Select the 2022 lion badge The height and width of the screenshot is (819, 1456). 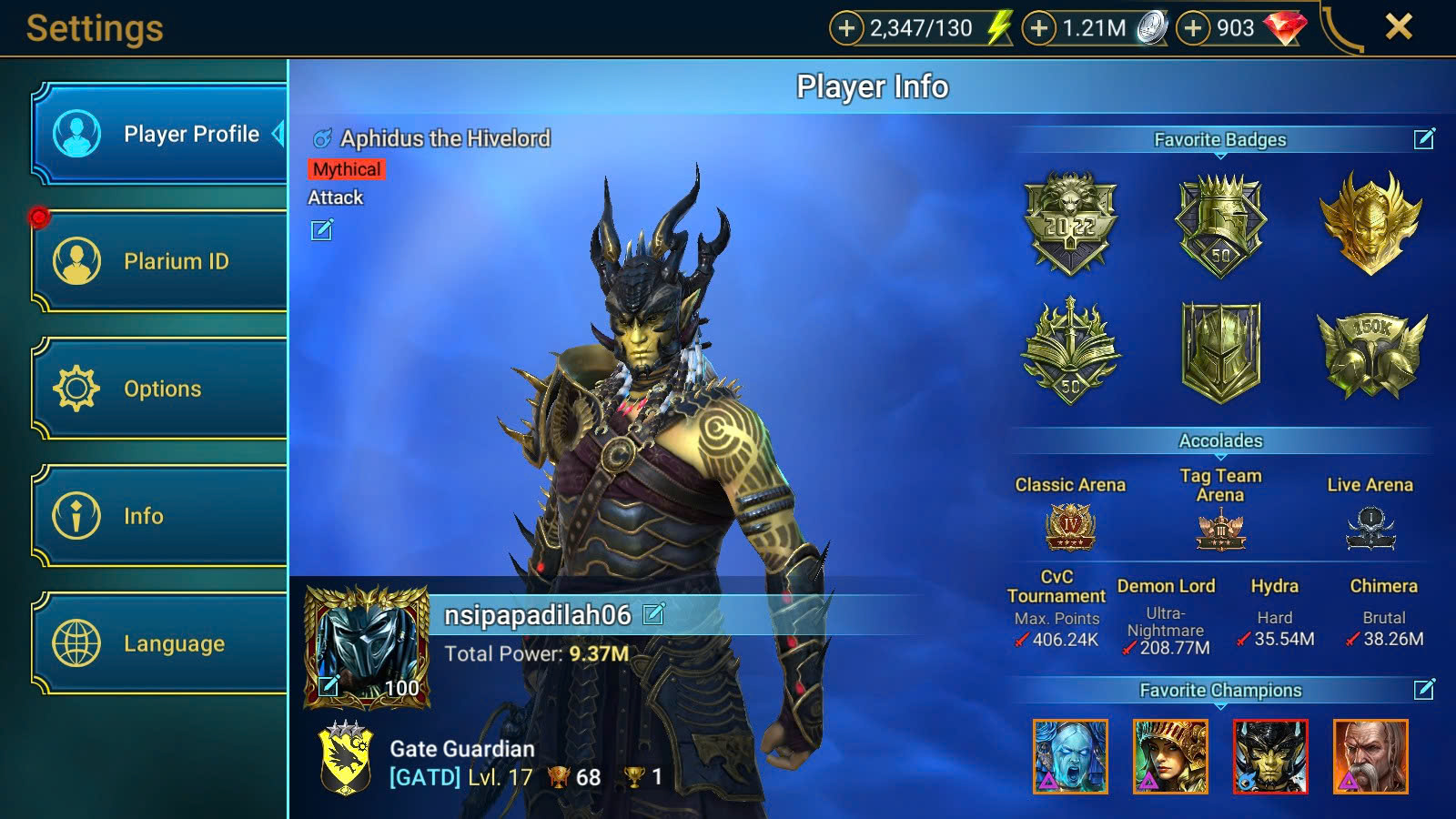pyautogui.click(x=1070, y=223)
